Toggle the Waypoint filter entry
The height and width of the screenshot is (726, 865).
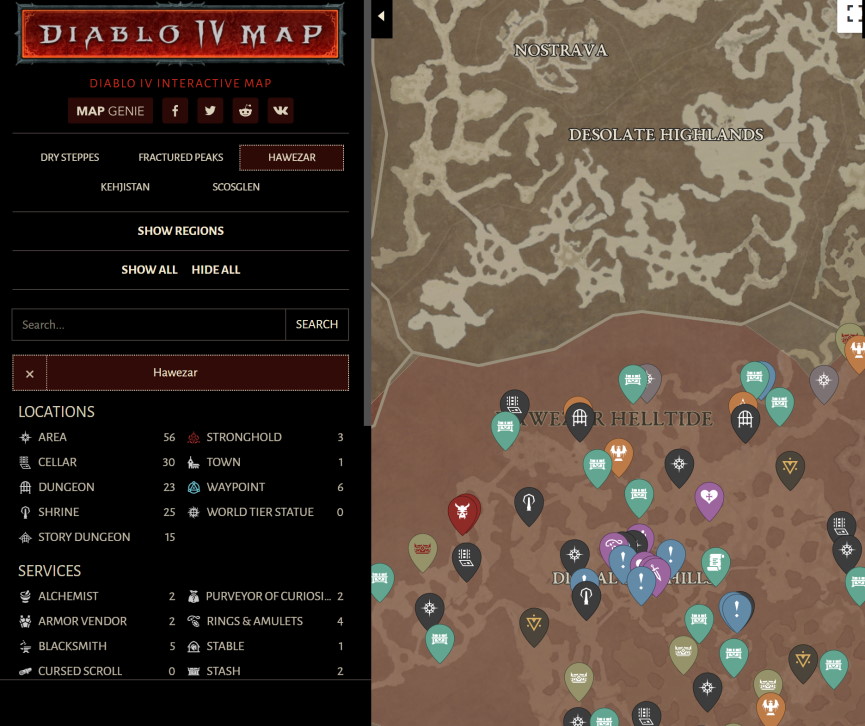[x=236, y=487]
